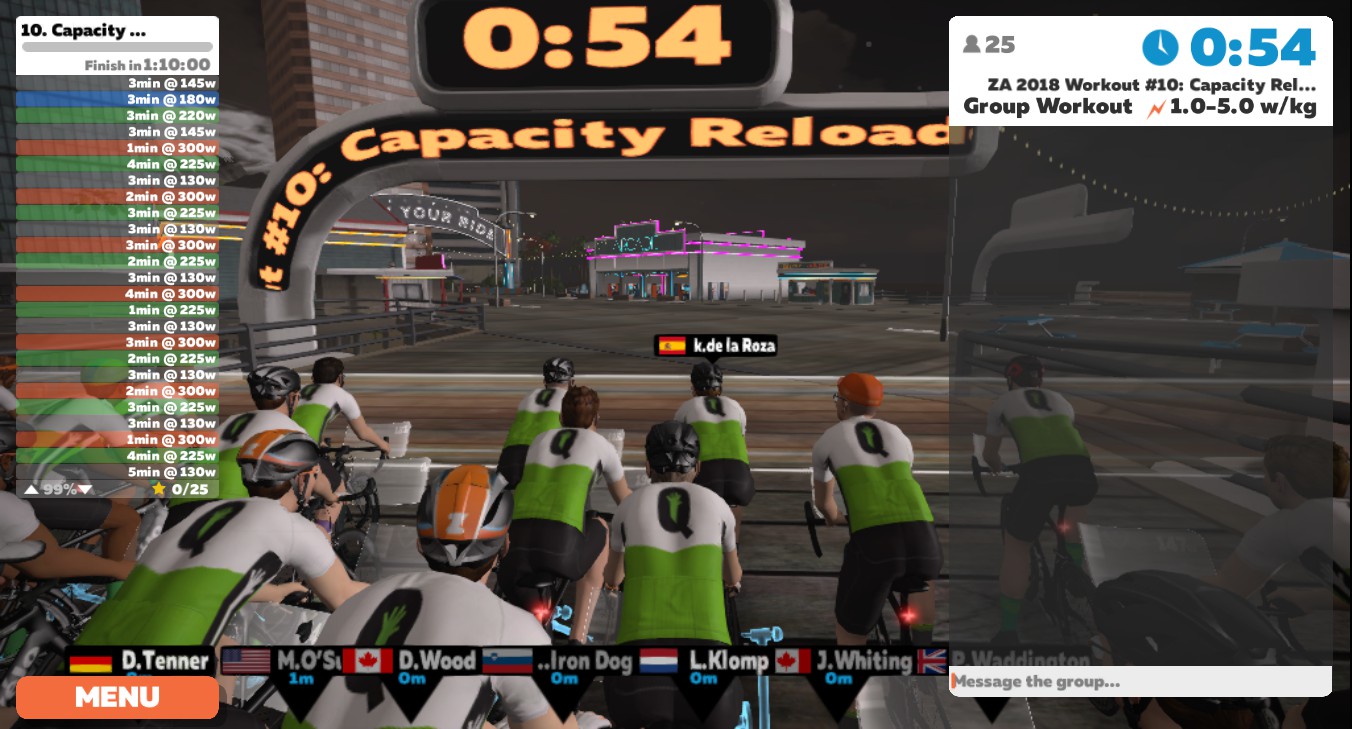
Task: Click the k.de la Roza name label
Action: point(716,346)
